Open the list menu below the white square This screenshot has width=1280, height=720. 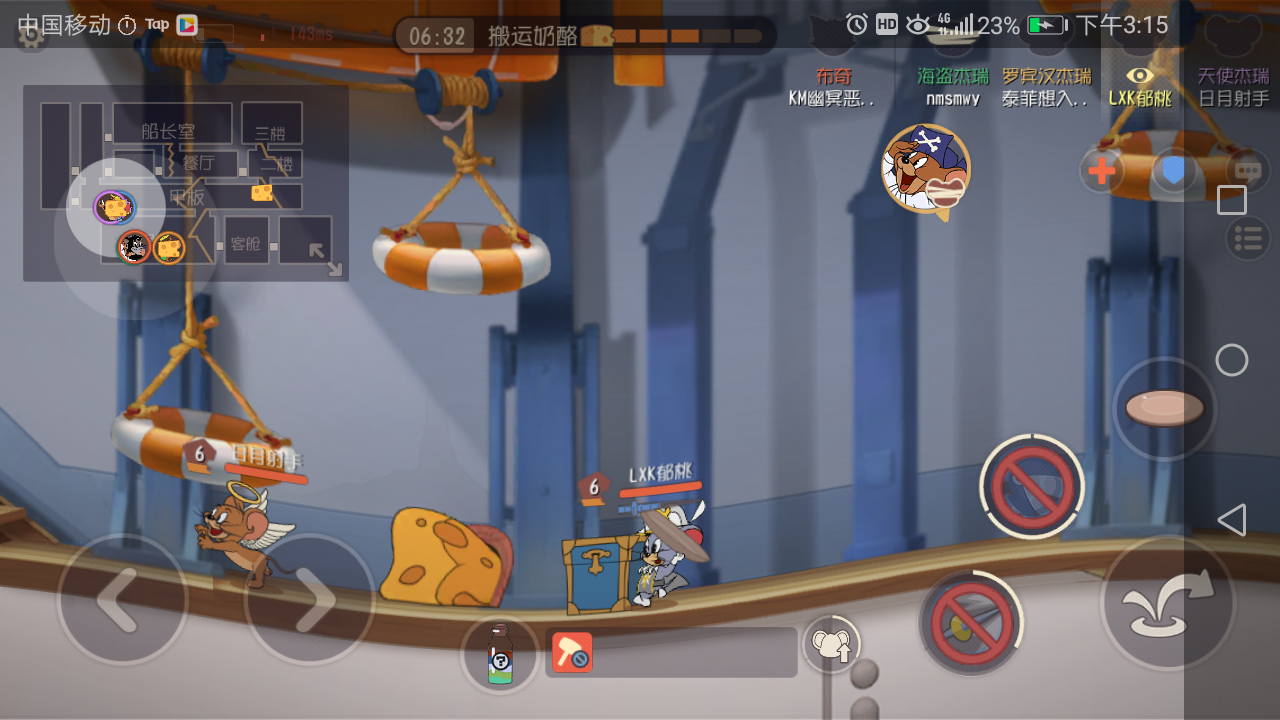(x=1247, y=239)
